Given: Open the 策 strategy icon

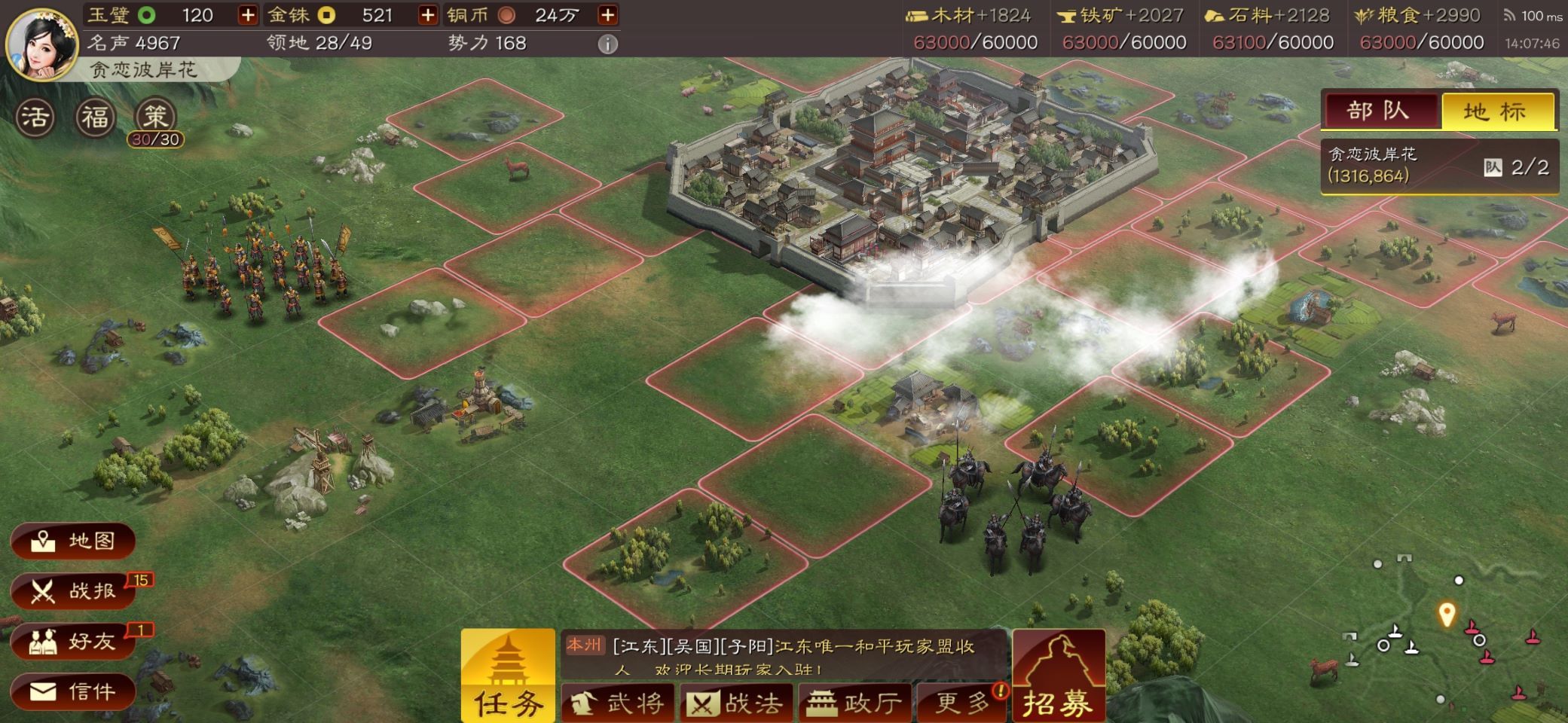Looking at the screenshot, I should pos(155,117).
